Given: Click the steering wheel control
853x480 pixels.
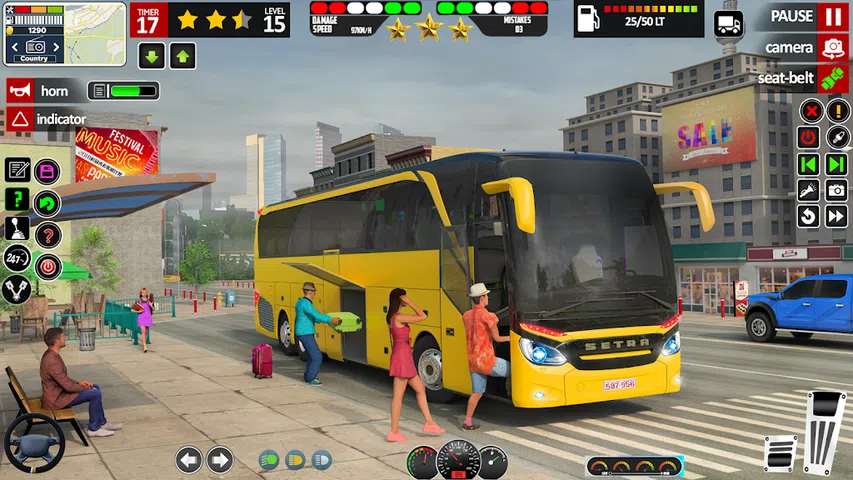Looking at the screenshot, I should pos(34,440).
